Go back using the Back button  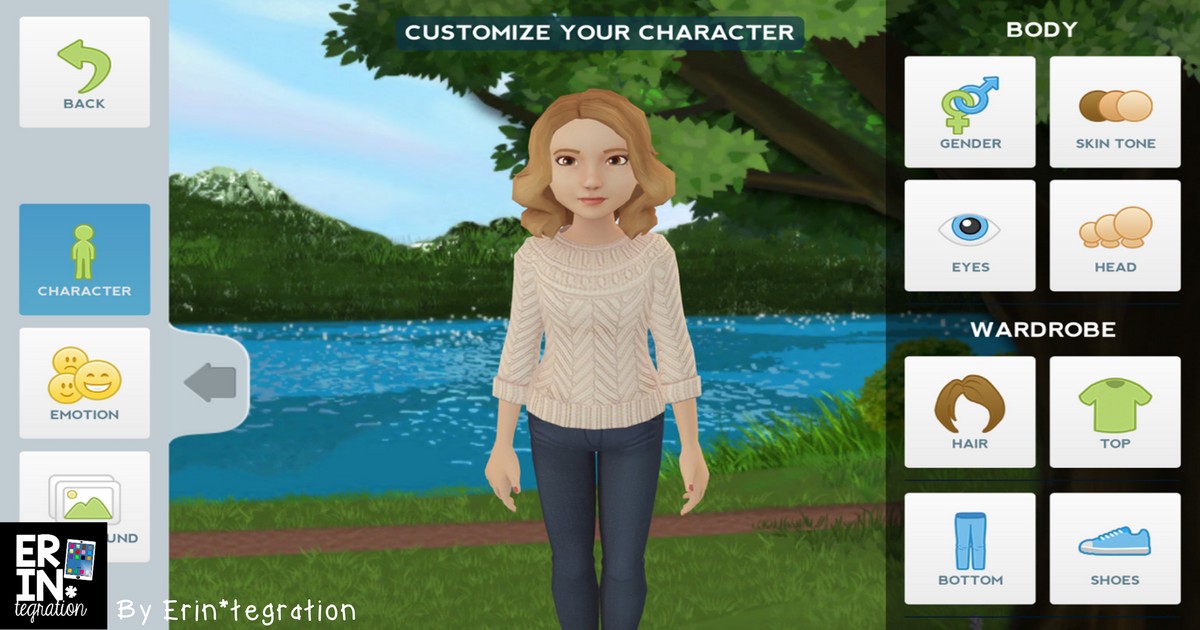coord(84,72)
